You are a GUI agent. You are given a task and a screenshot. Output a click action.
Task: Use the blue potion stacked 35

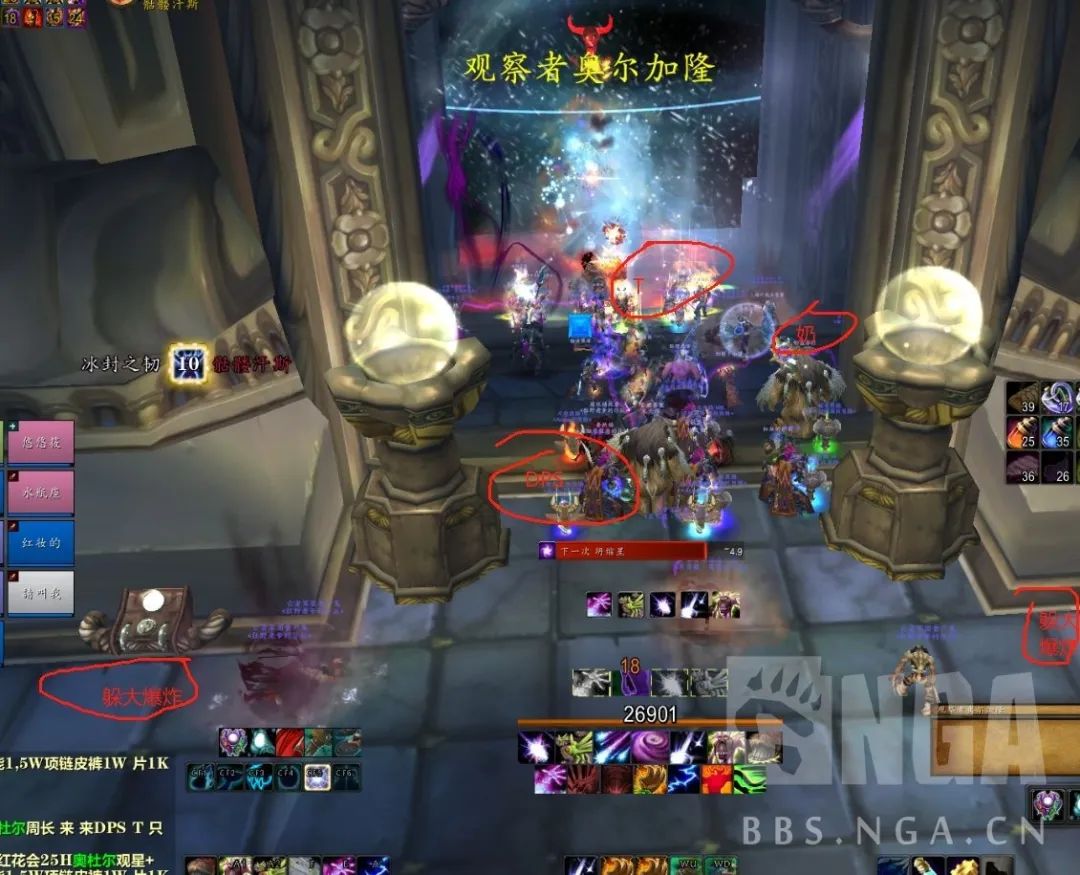pos(1057,432)
